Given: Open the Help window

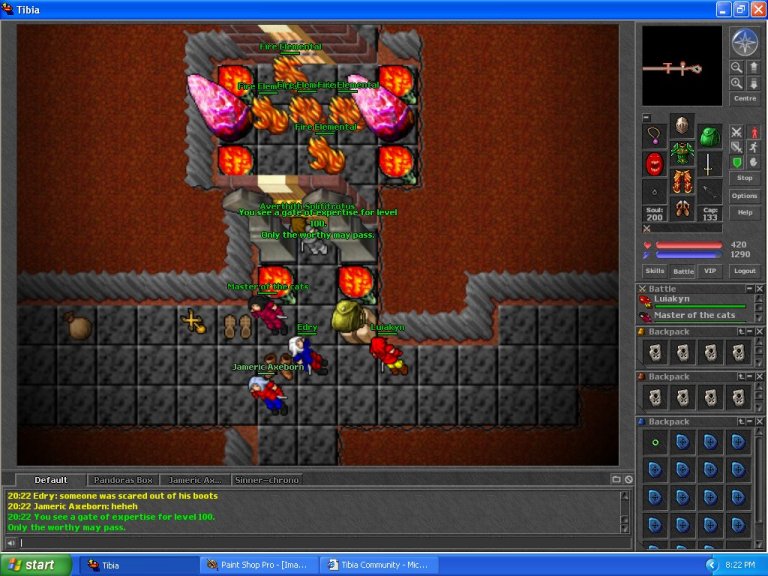Looking at the screenshot, I should [745, 212].
